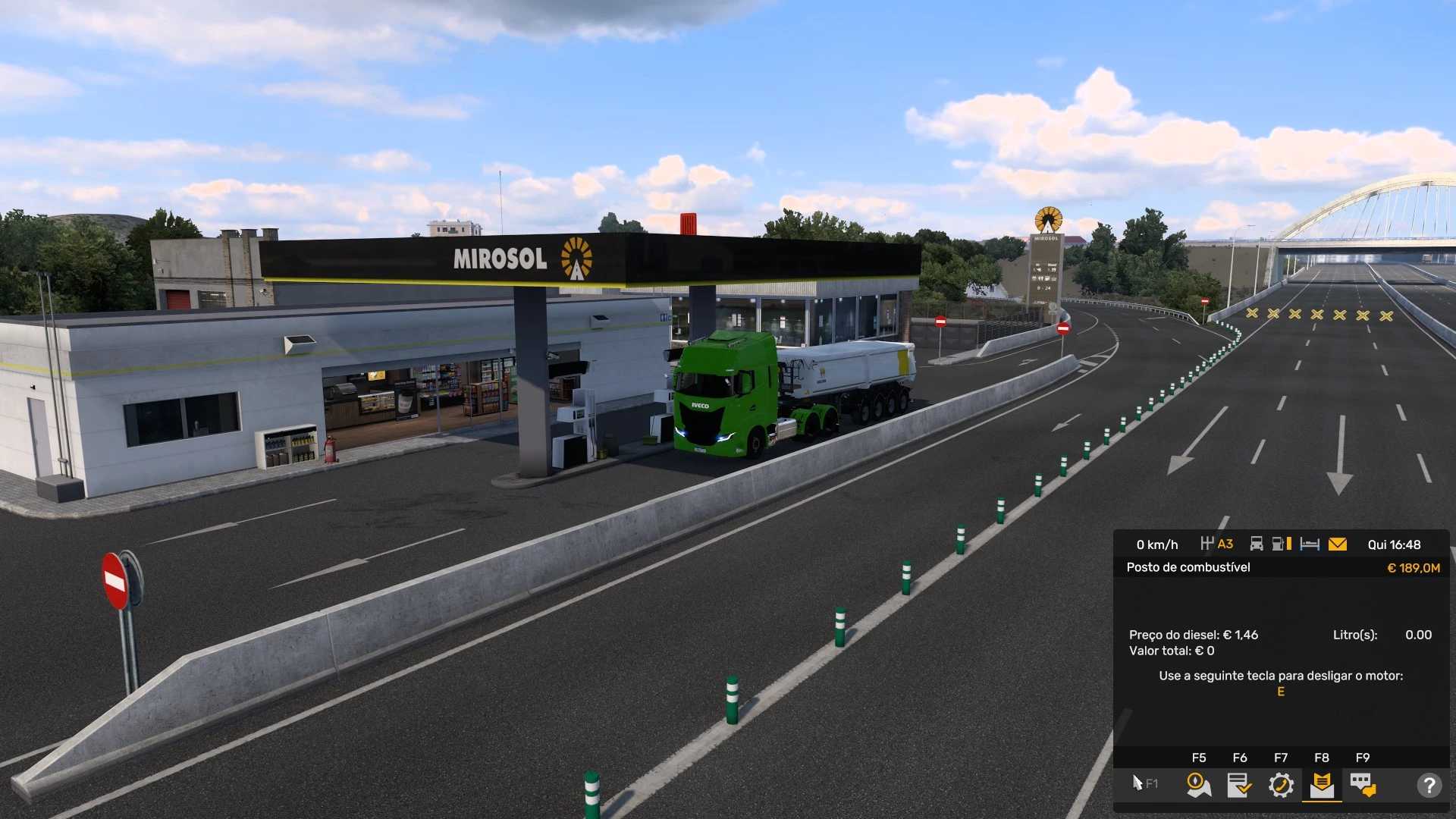
Task: Open the help question mark button
Action: coord(1430,785)
